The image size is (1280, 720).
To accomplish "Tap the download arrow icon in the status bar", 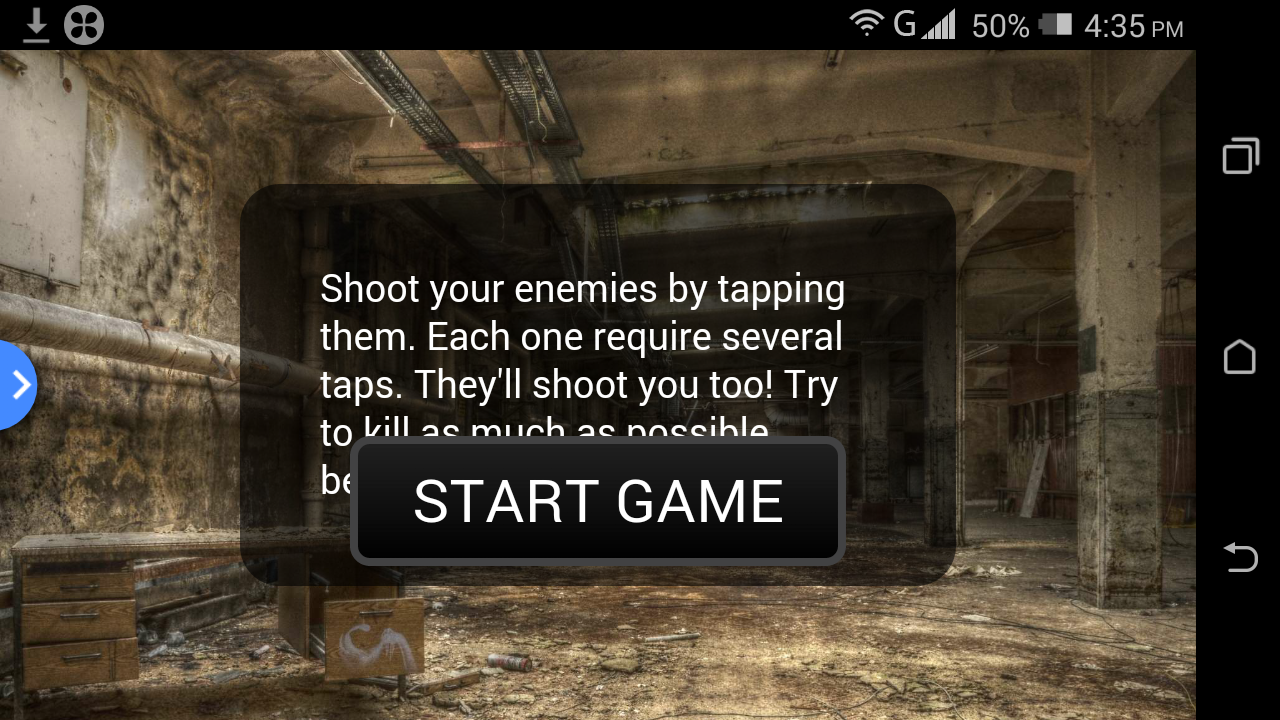I will [x=37, y=25].
